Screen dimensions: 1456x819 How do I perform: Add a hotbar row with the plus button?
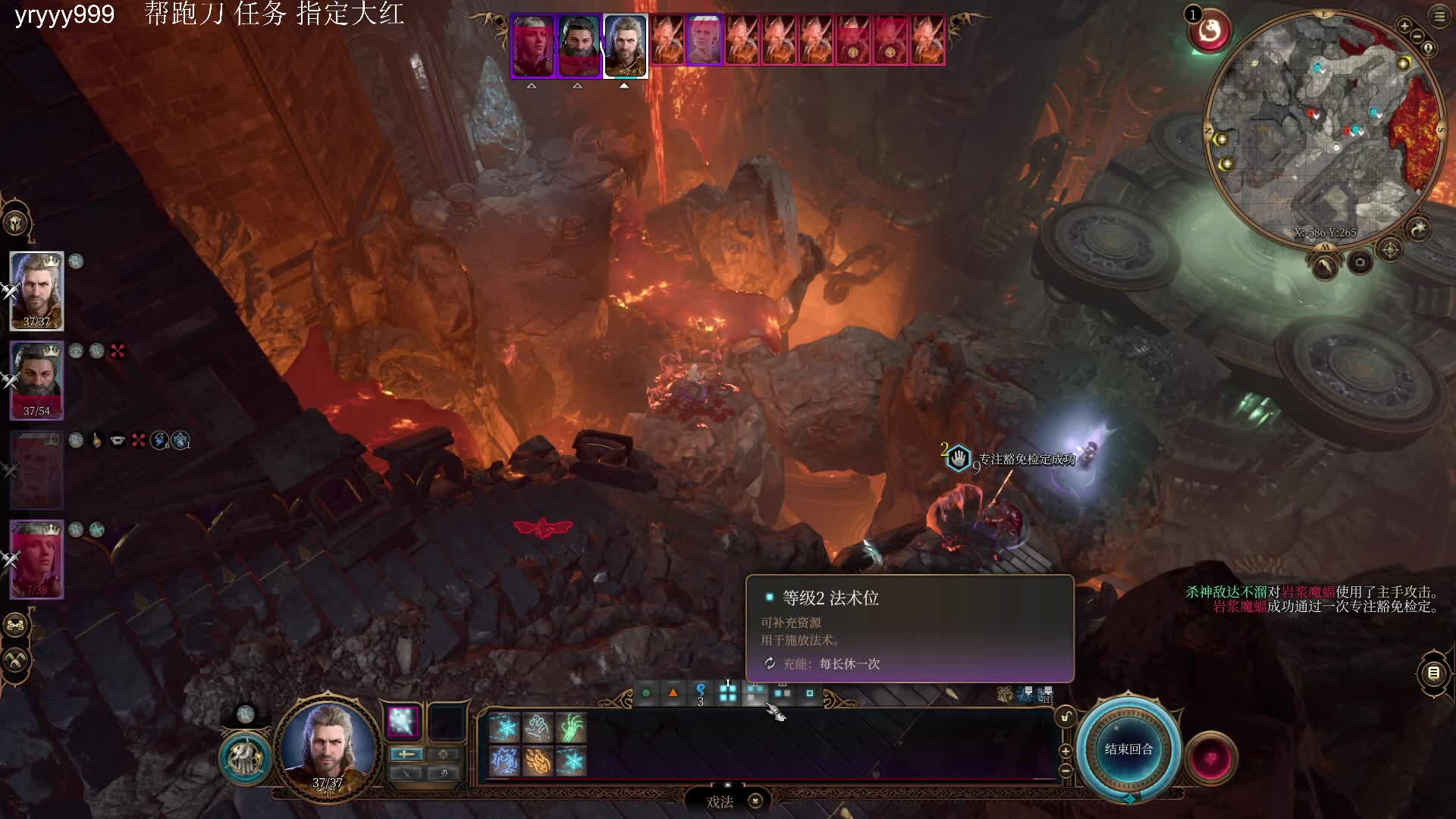click(1065, 751)
